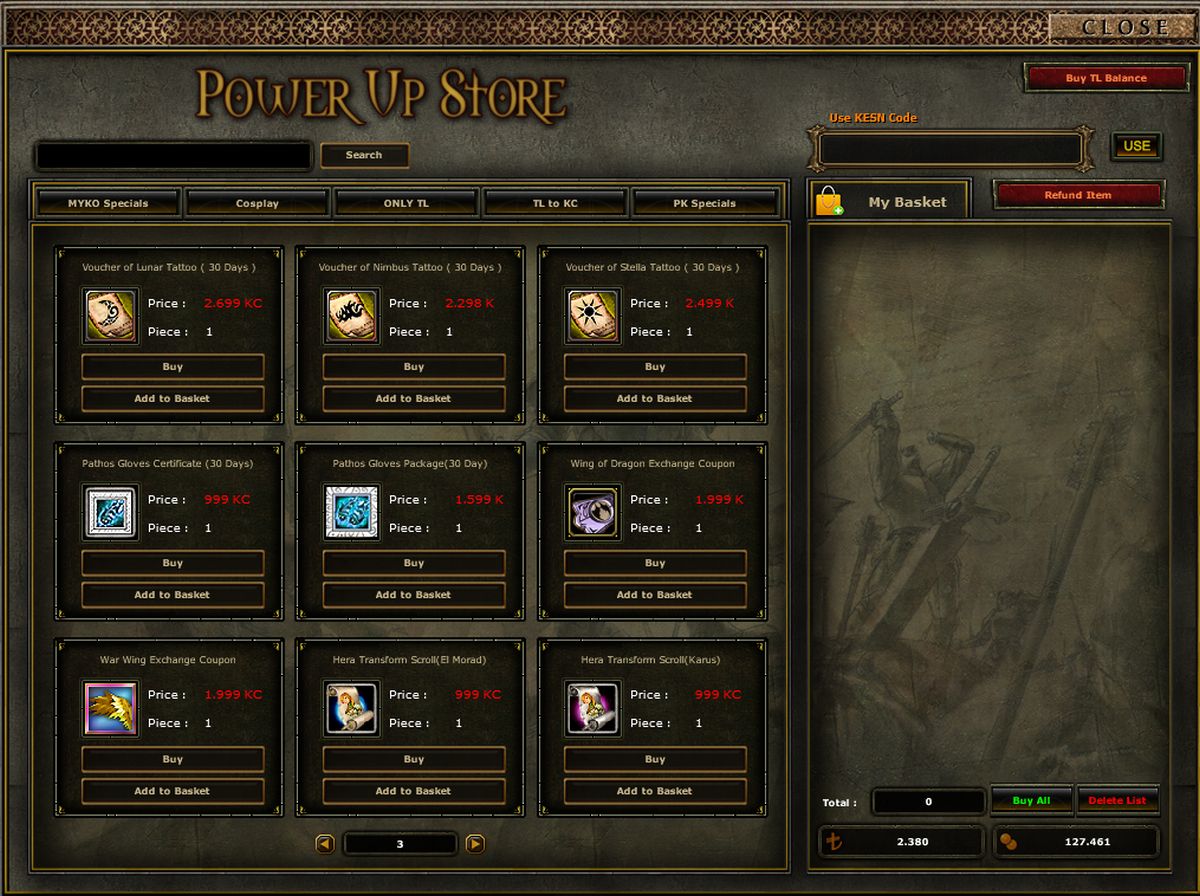
Task: Choose the PK Specials tab
Action: (x=704, y=203)
